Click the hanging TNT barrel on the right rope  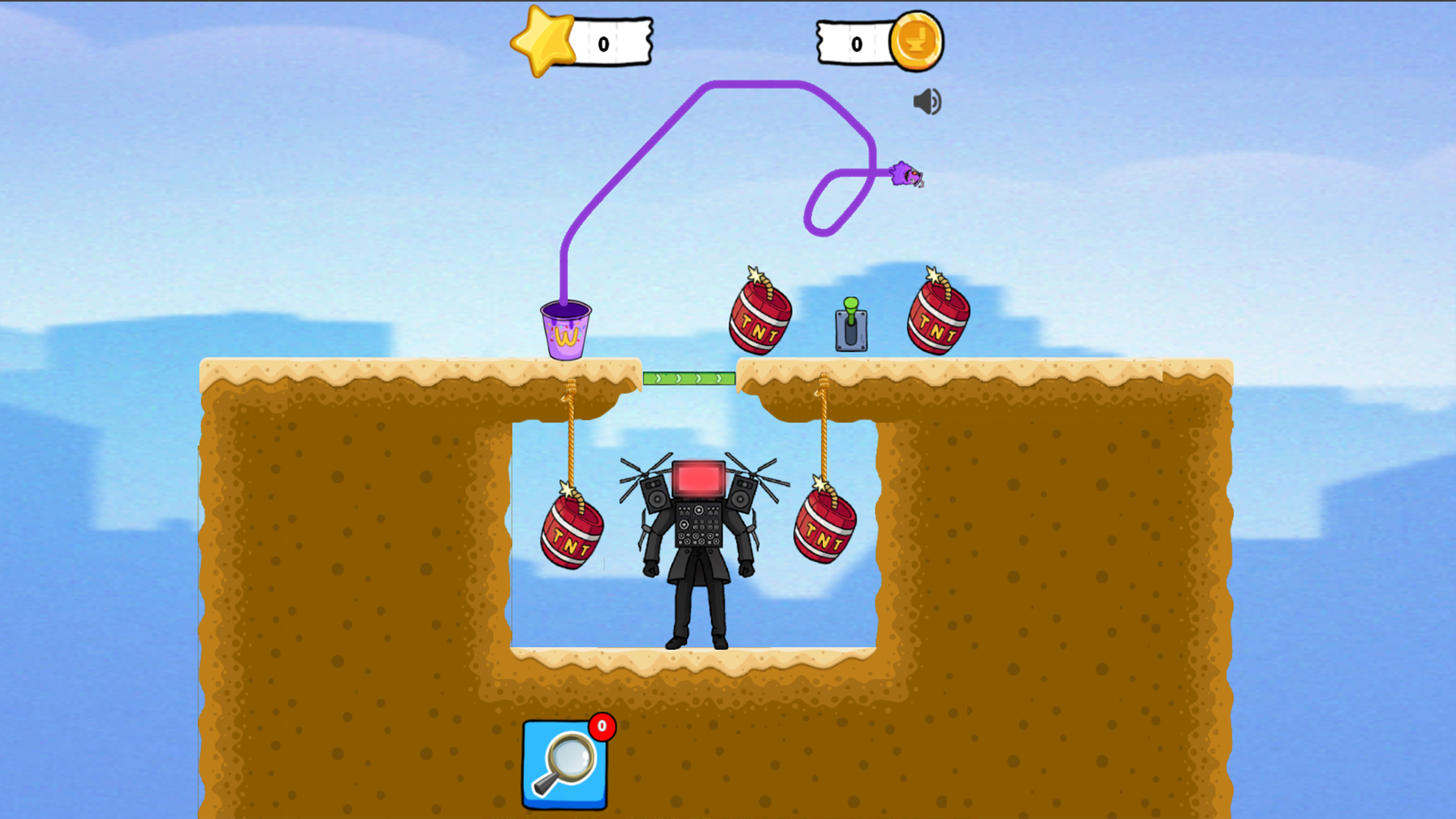coord(823,523)
